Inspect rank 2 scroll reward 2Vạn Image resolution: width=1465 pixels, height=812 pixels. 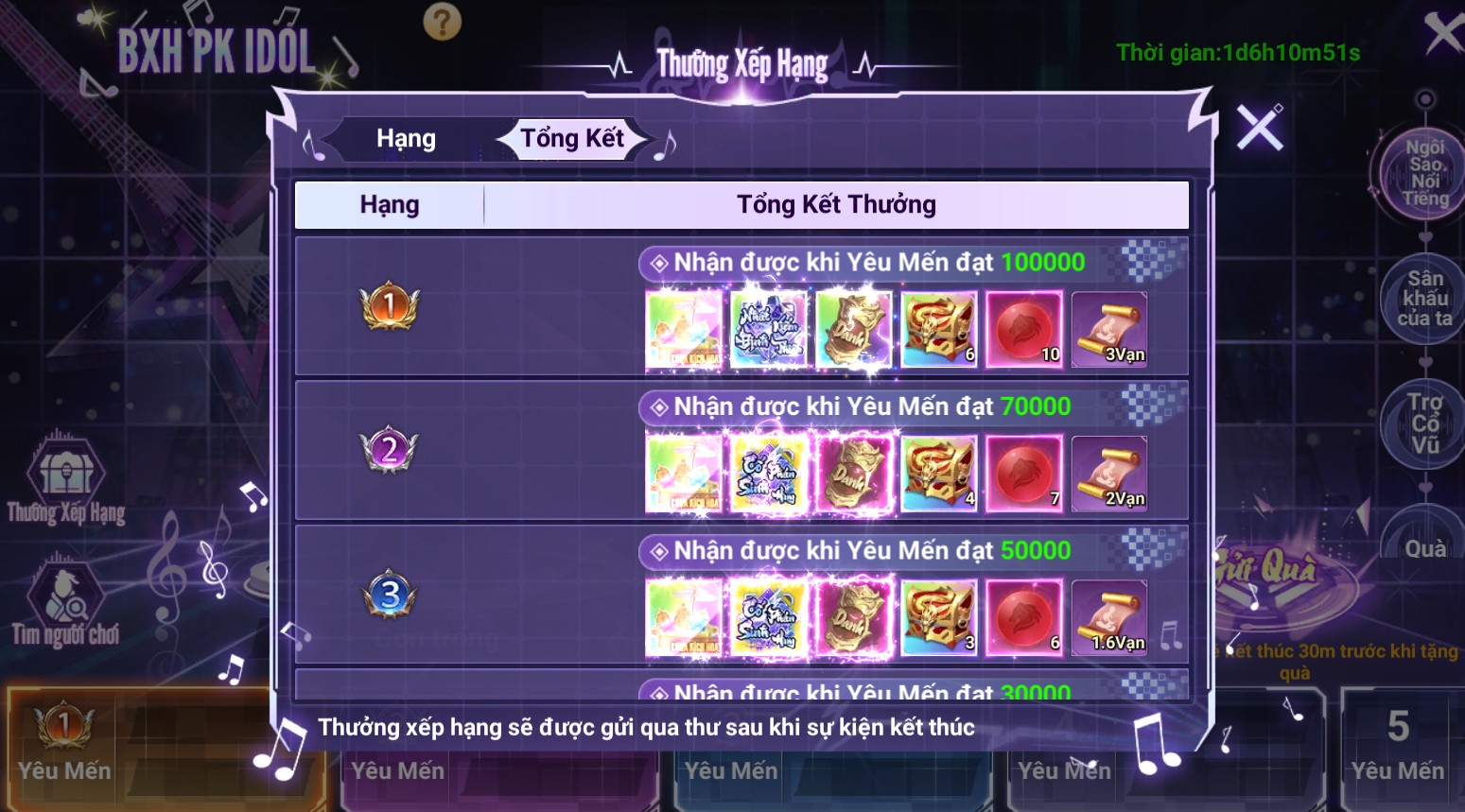[x=1109, y=474]
